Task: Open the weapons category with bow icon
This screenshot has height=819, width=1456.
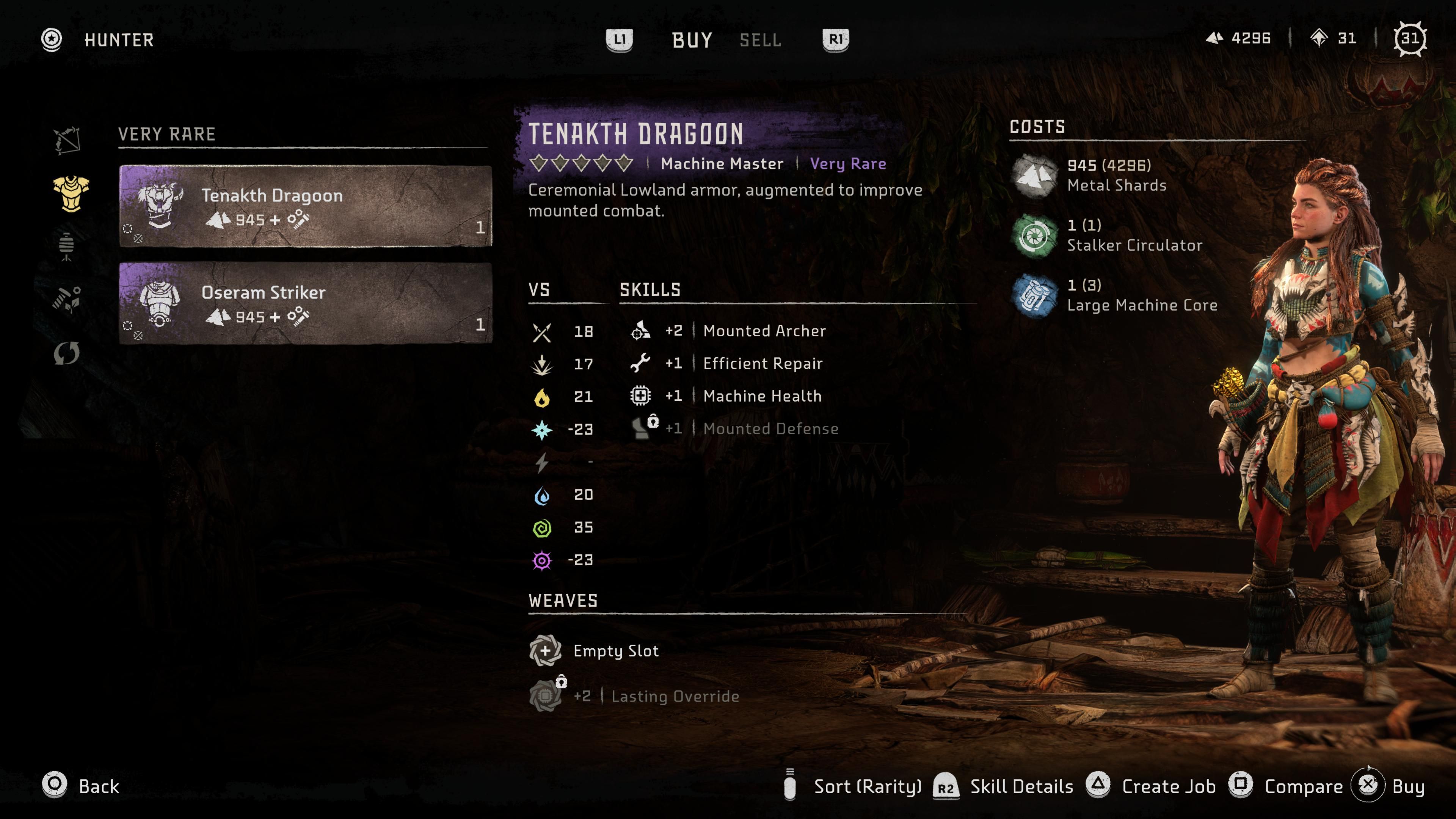Action: pos(67,140)
